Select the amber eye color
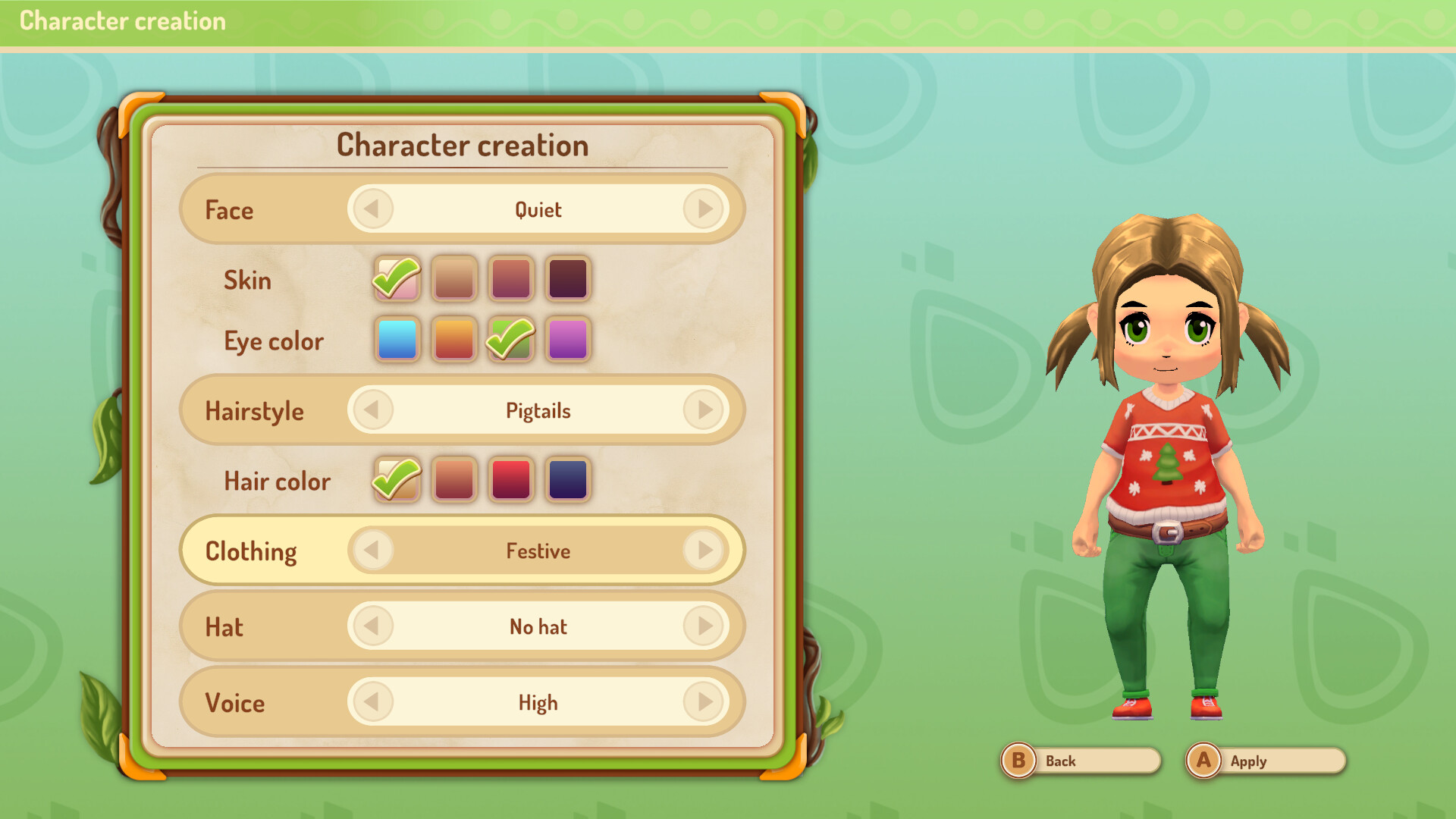This screenshot has height=819, width=1456. 454,340
